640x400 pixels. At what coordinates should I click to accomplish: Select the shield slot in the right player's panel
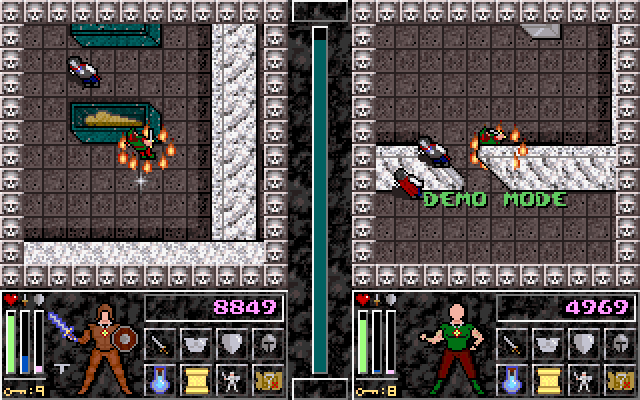point(583,345)
